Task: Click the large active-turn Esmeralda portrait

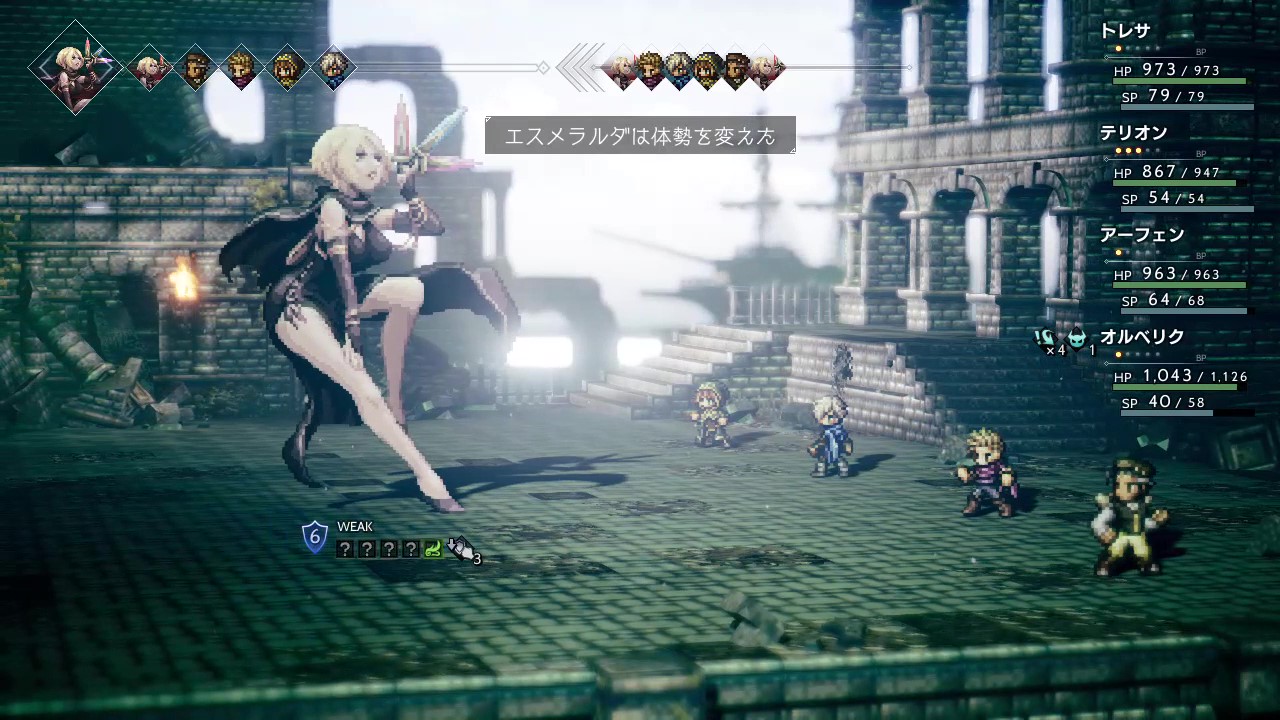Action: click(75, 68)
